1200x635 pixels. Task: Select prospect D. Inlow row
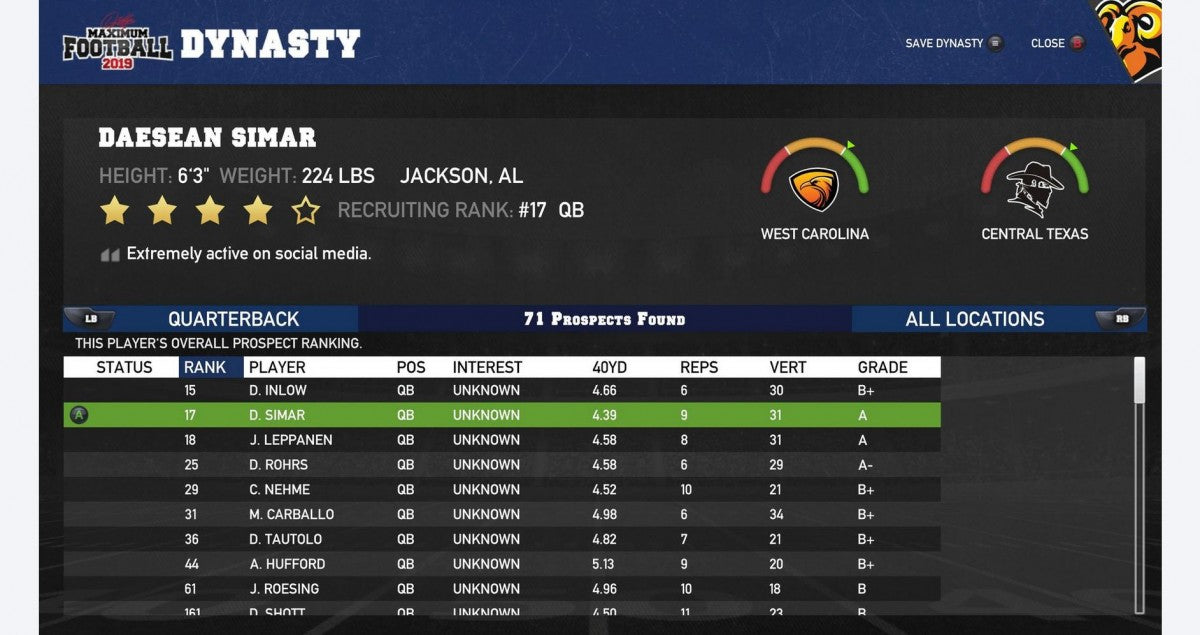click(500, 390)
